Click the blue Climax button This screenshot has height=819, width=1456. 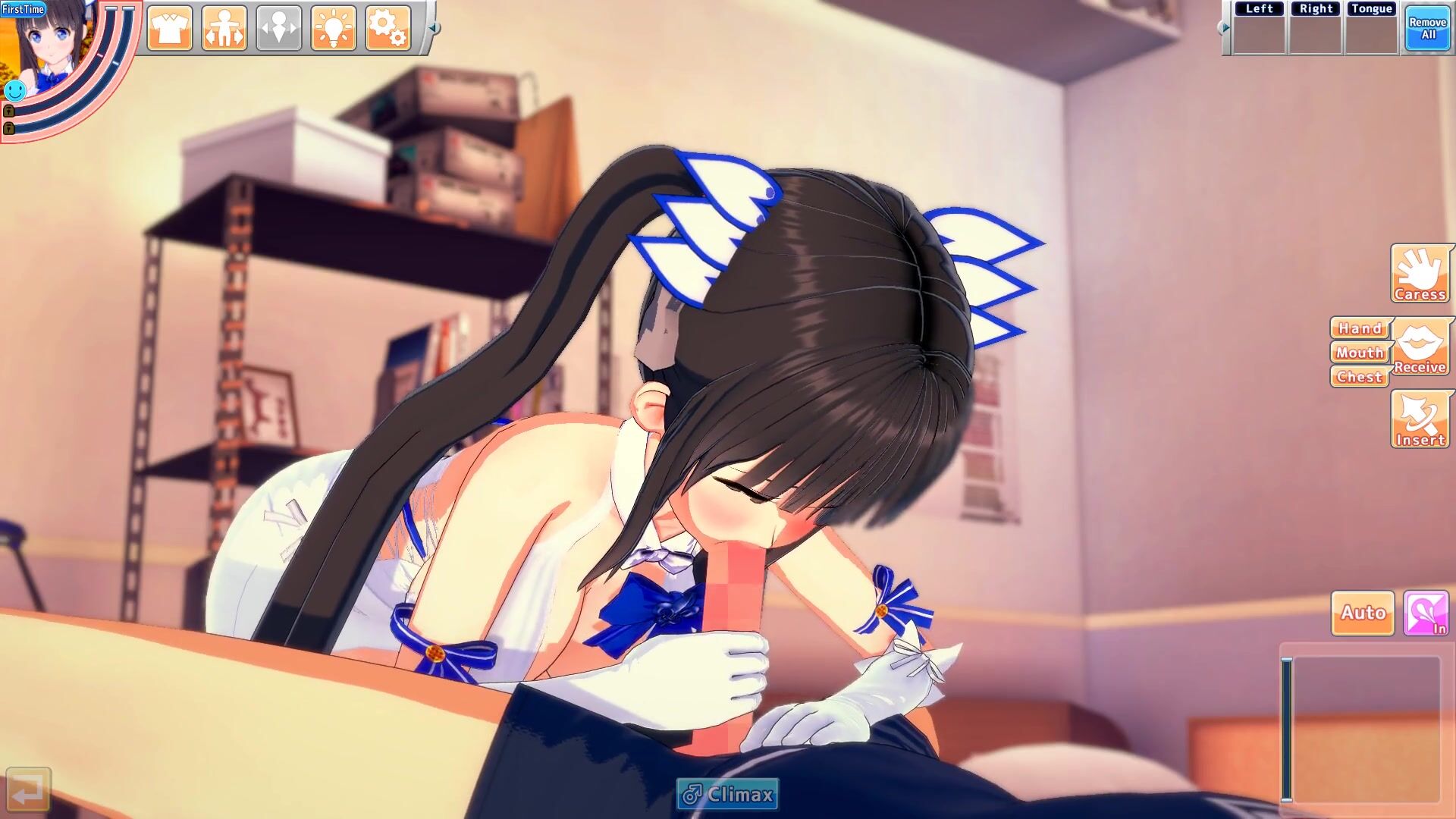[x=728, y=795]
